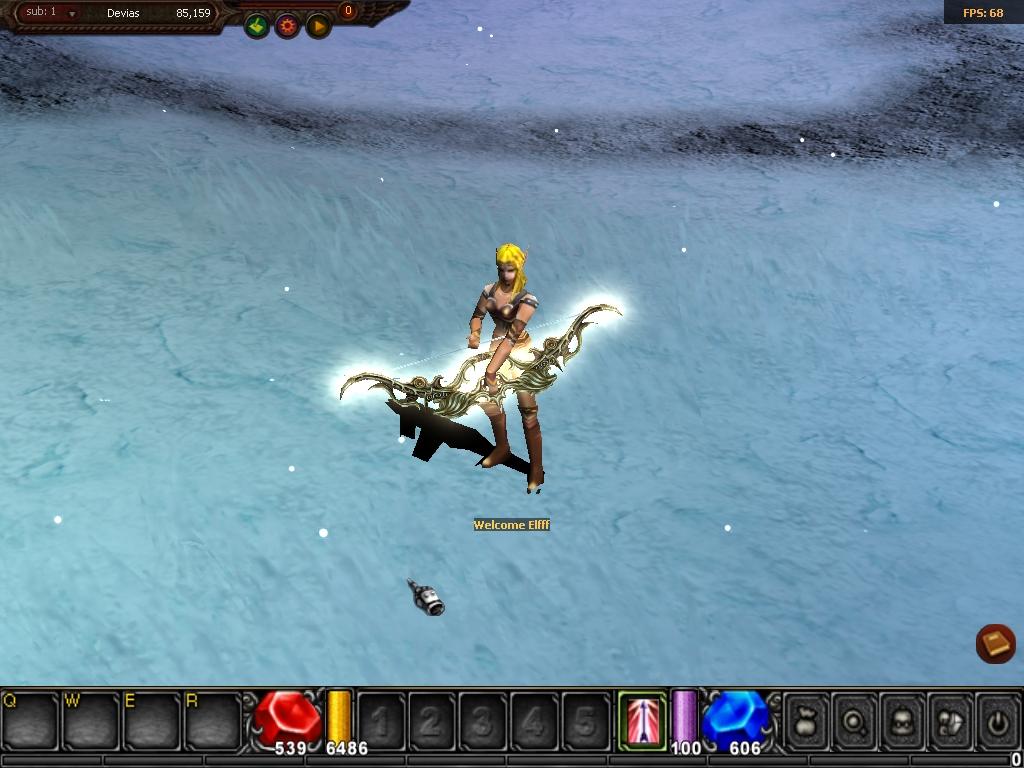Select the Q hotkey slot

tap(30, 720)
